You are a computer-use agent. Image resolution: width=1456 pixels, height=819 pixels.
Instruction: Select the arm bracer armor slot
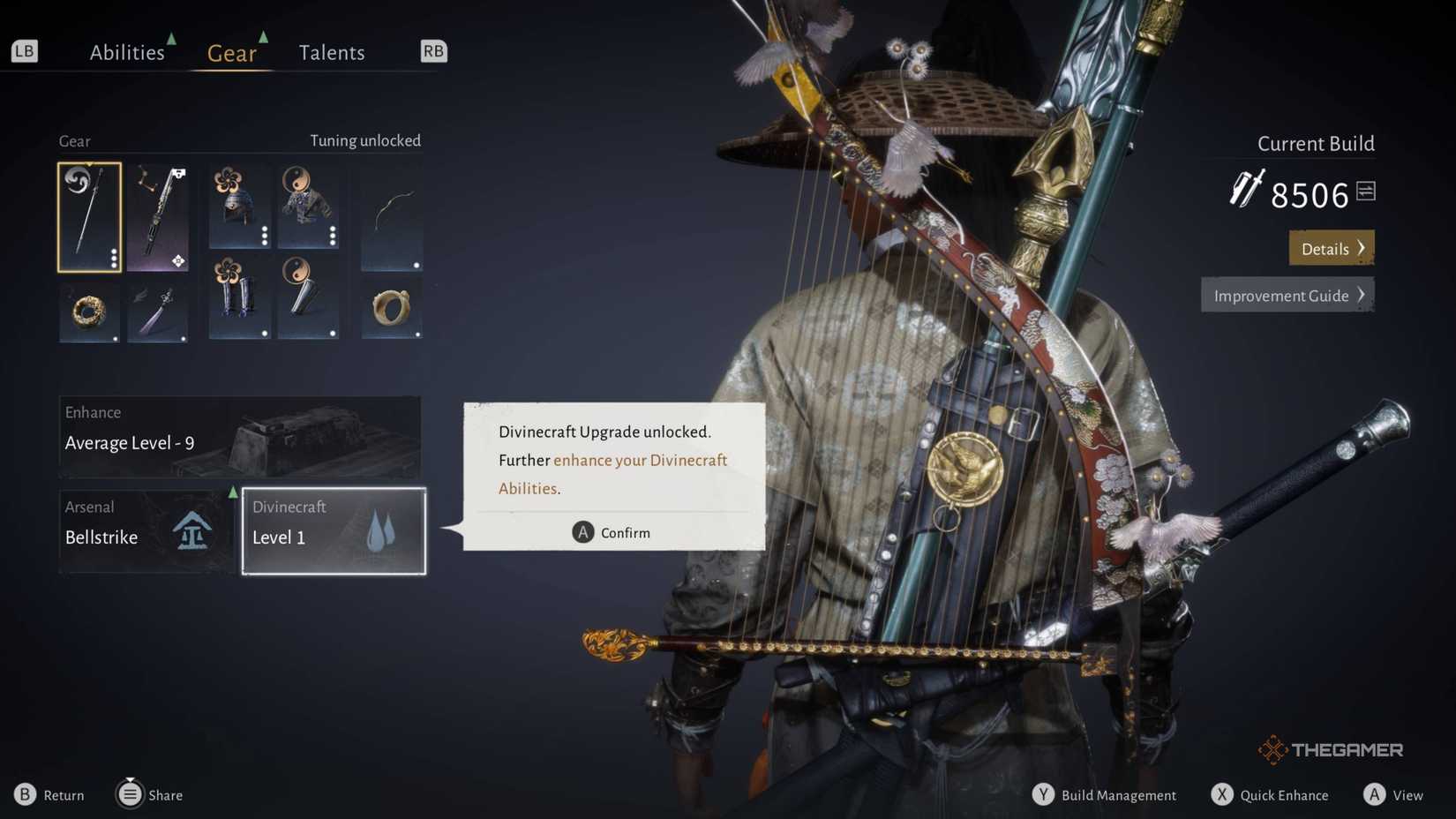click(308, 297)
